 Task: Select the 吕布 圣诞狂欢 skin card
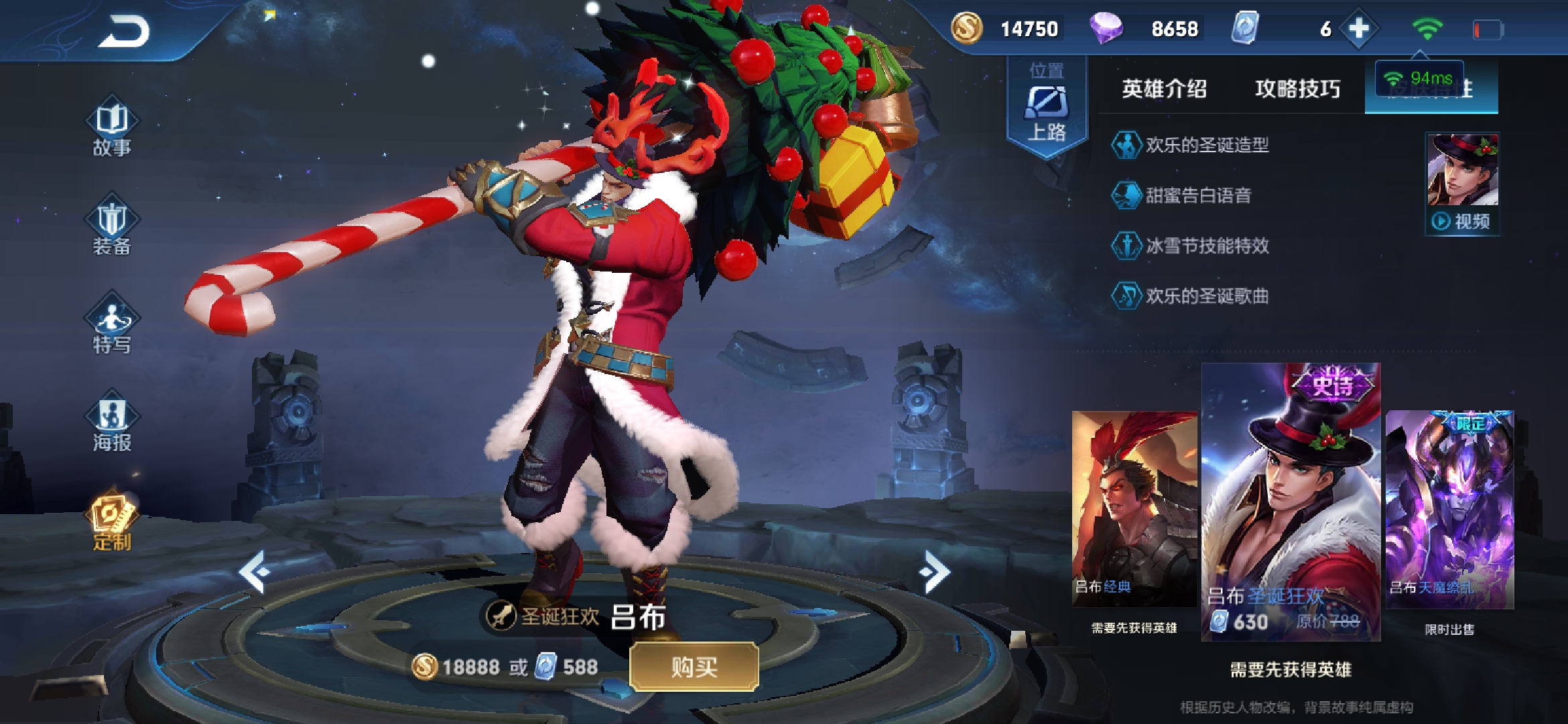pos(1291,503)
